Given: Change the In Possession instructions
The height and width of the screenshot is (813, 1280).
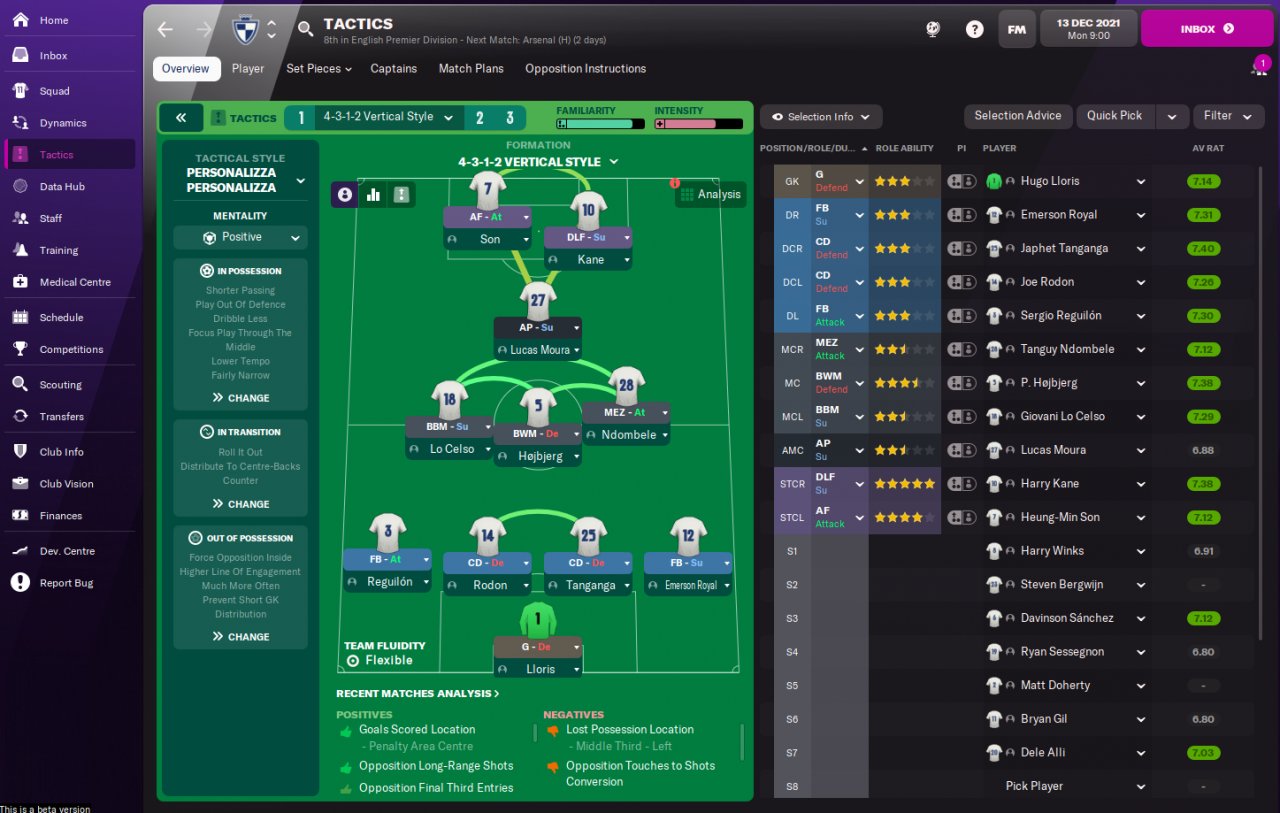Looking at the screenshot, I should tap(240, 398).
